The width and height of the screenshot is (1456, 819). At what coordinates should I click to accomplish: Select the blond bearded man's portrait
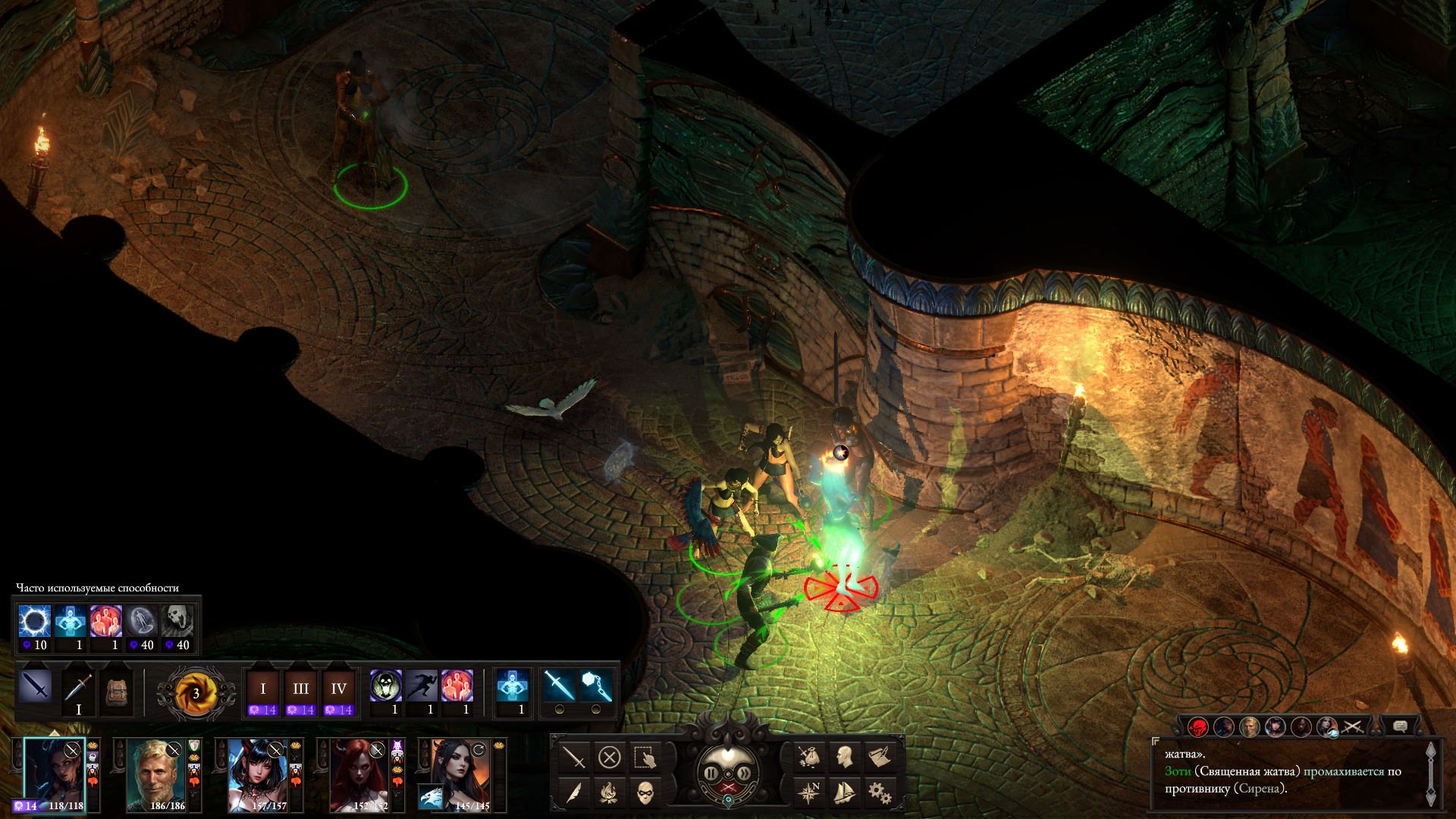click(156, 773)
